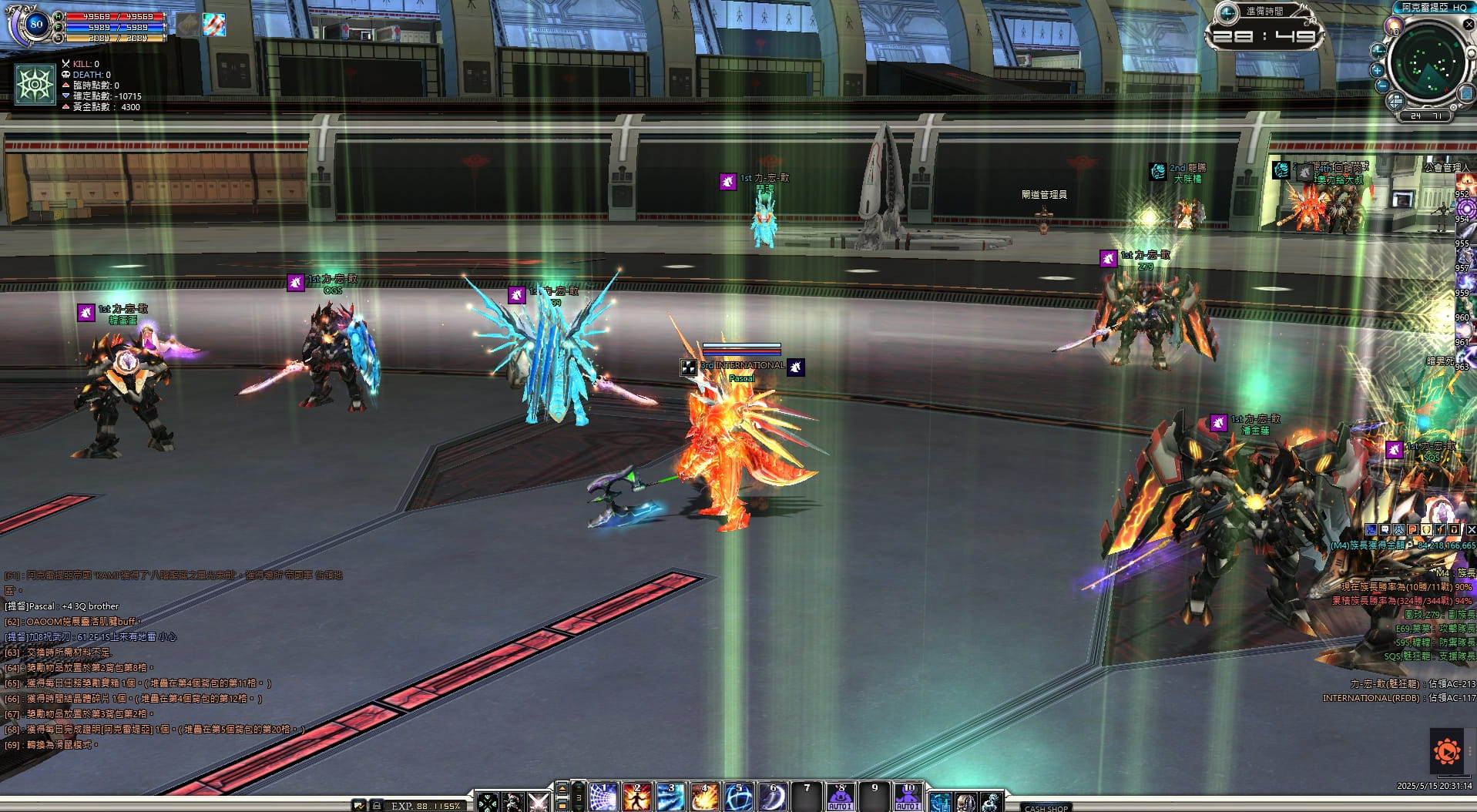Open the green emblem icon under the portrait
This screenshot has height=812, width=1477.
[x=35, y=85]
